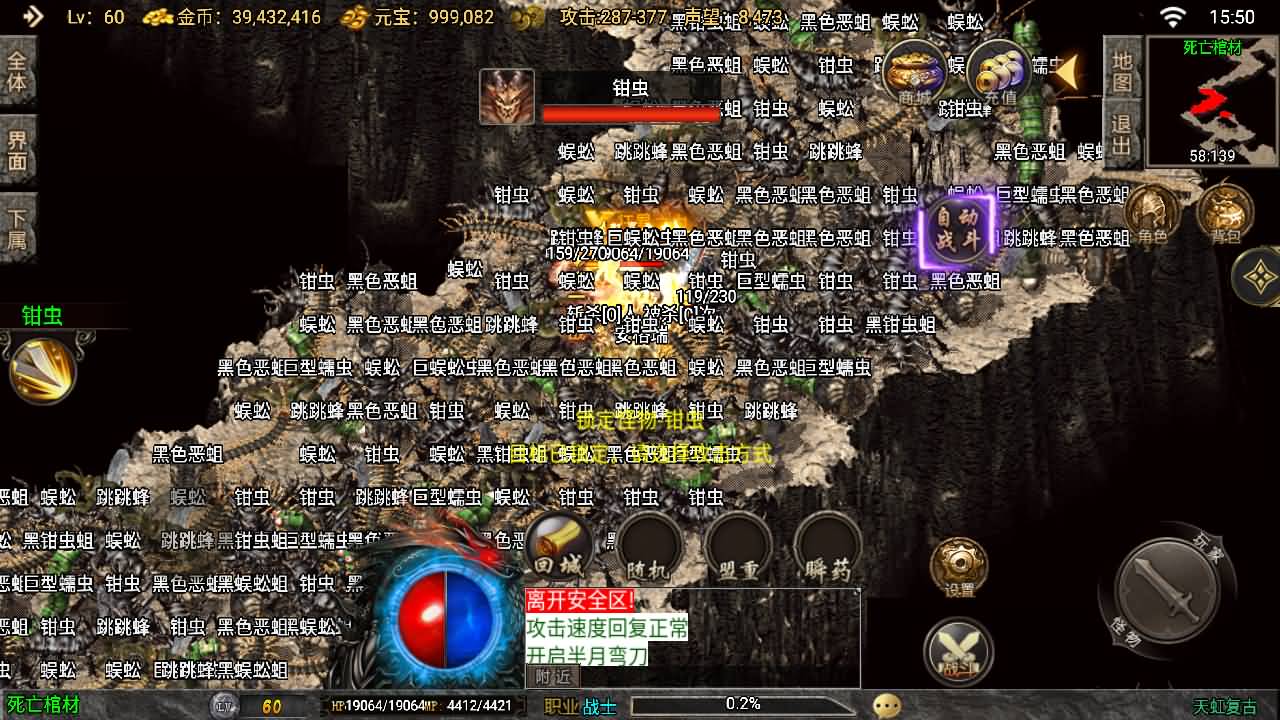Open the 商城 shop icon

(915, 72)
